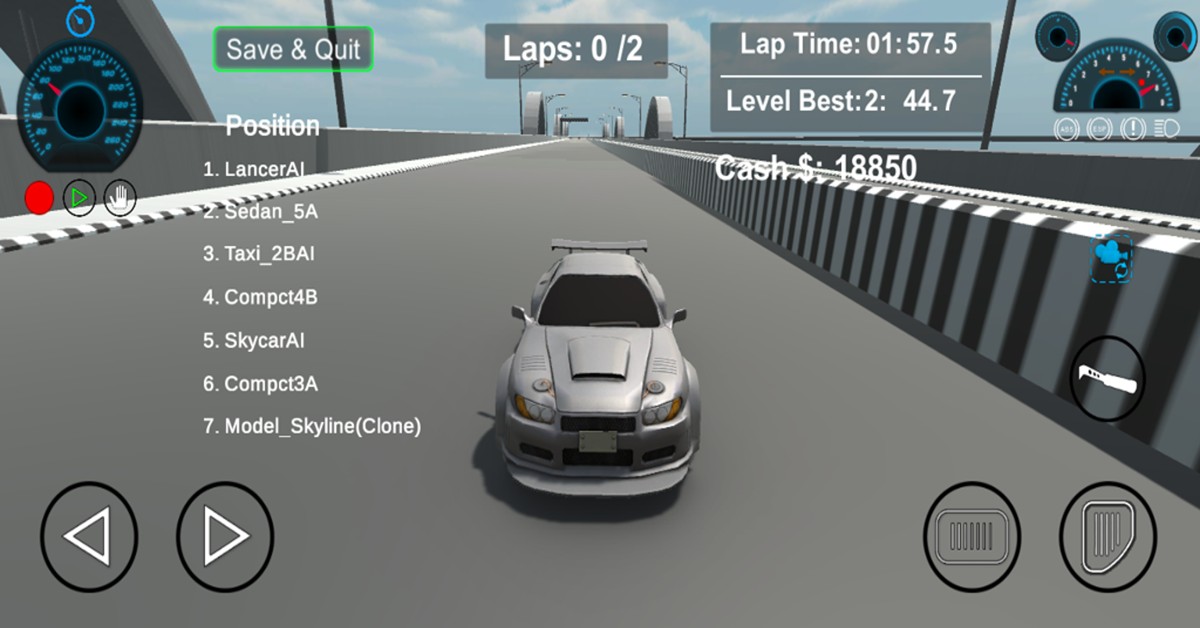This screenshot has width=1200, height=628.
Task: Click the Save & Quit button
Action: click(x=293, y=49)
